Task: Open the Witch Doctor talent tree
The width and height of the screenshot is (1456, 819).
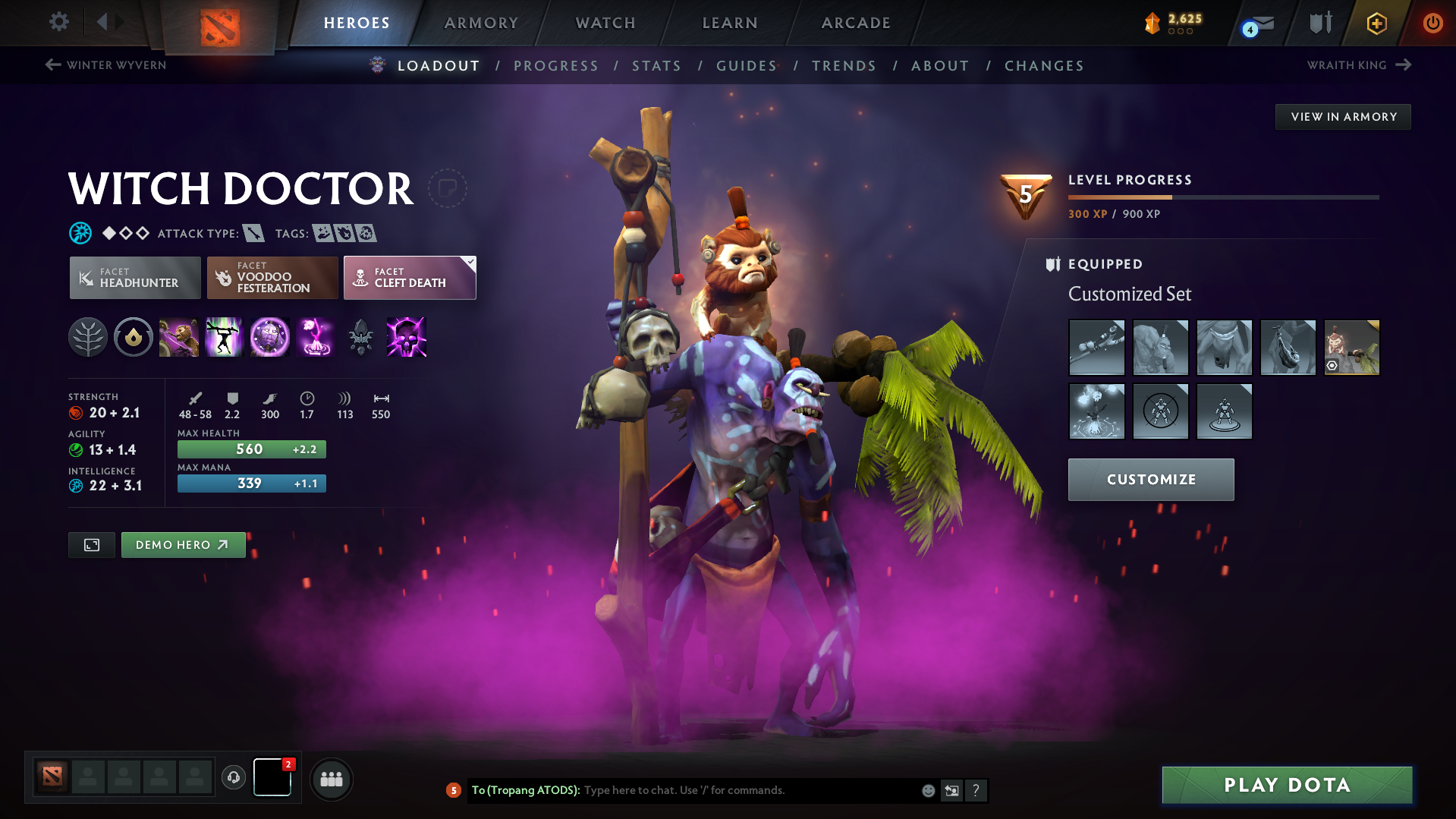Action: tap(88, 338)
